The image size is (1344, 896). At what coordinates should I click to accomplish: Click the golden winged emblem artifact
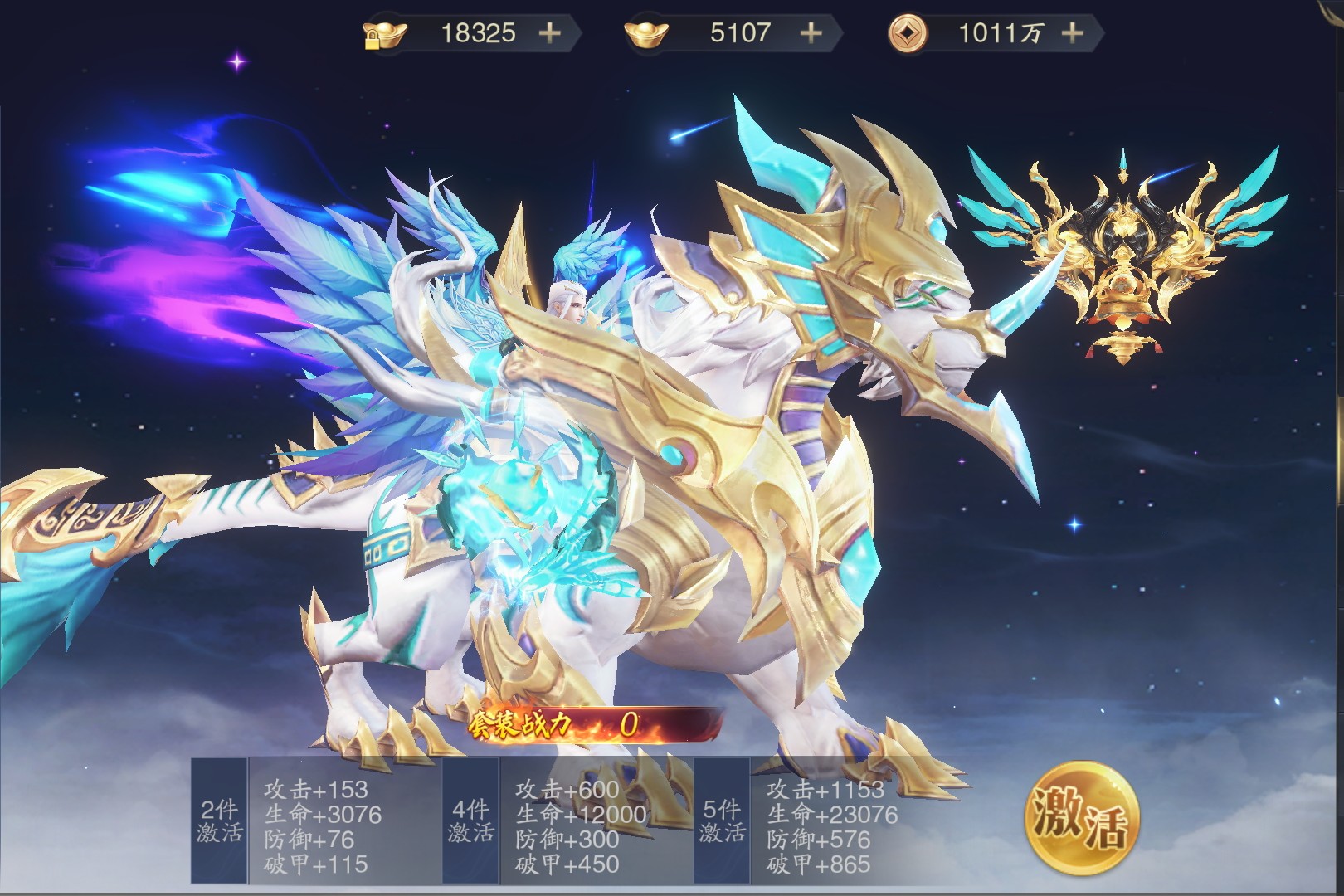[x=1122, y=259]
